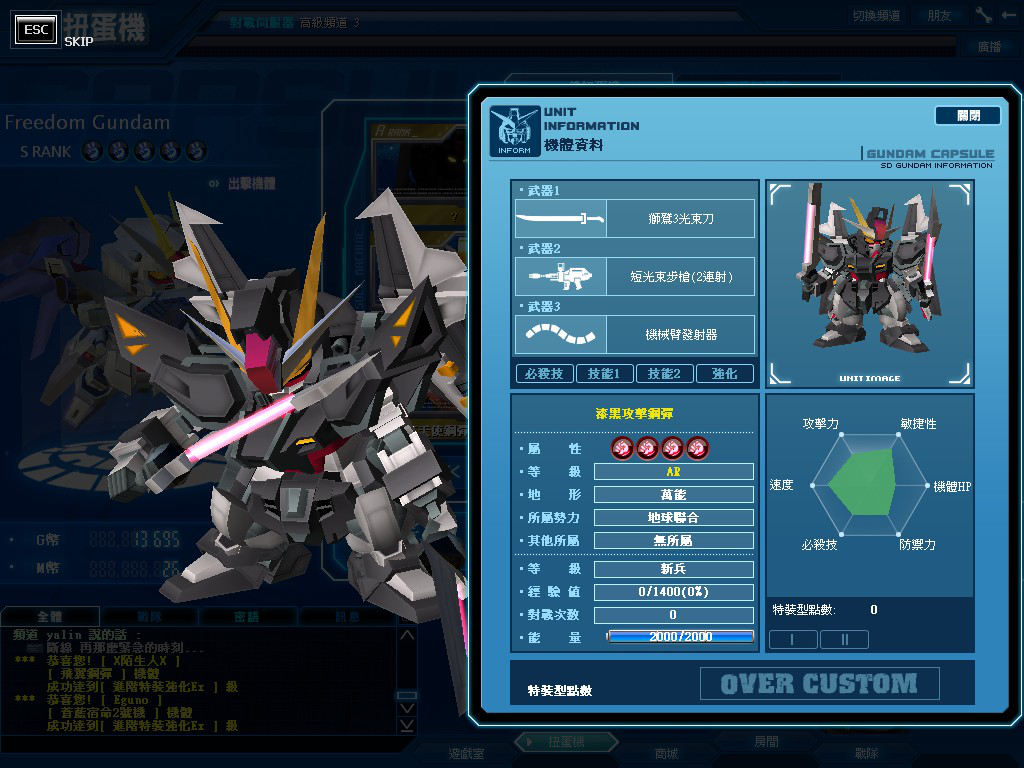This screenshot has height=768, width=1024.
Task: Choose the custom points preset II button
Action: (844, 639)
